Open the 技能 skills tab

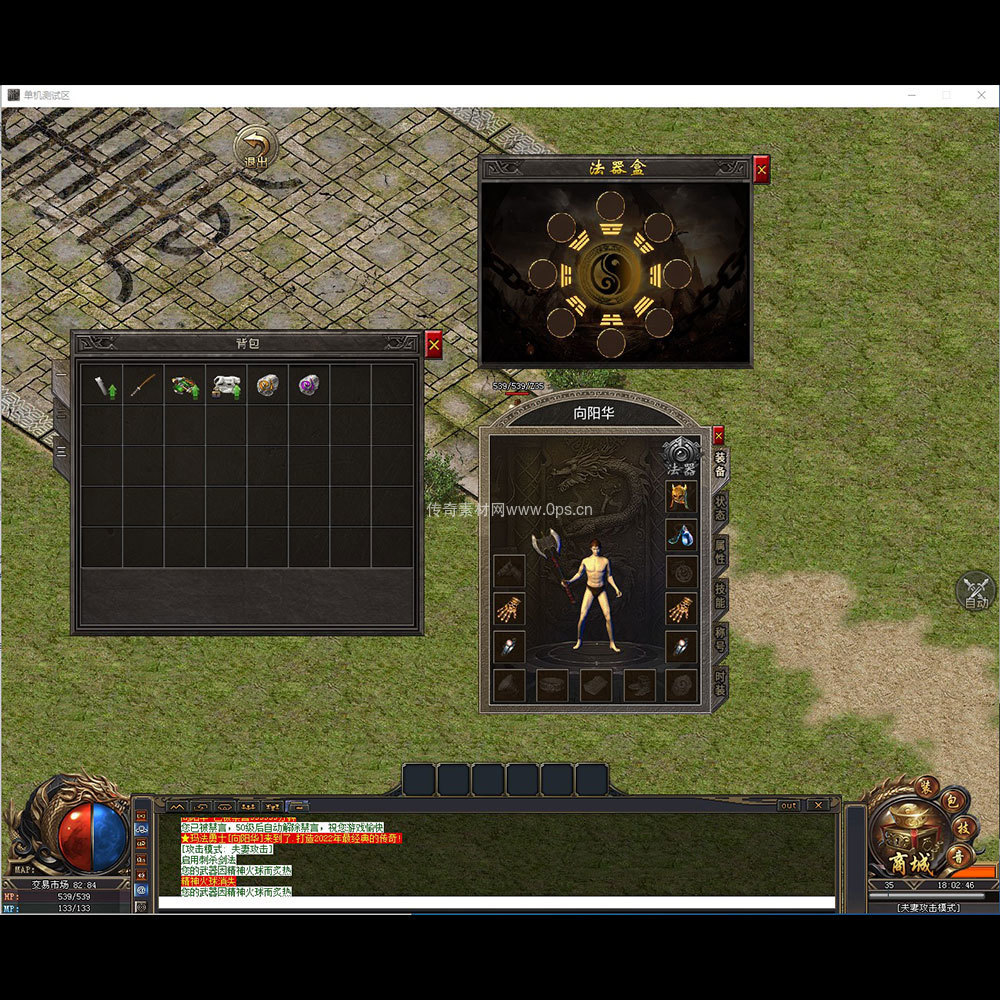pos(721,596)
